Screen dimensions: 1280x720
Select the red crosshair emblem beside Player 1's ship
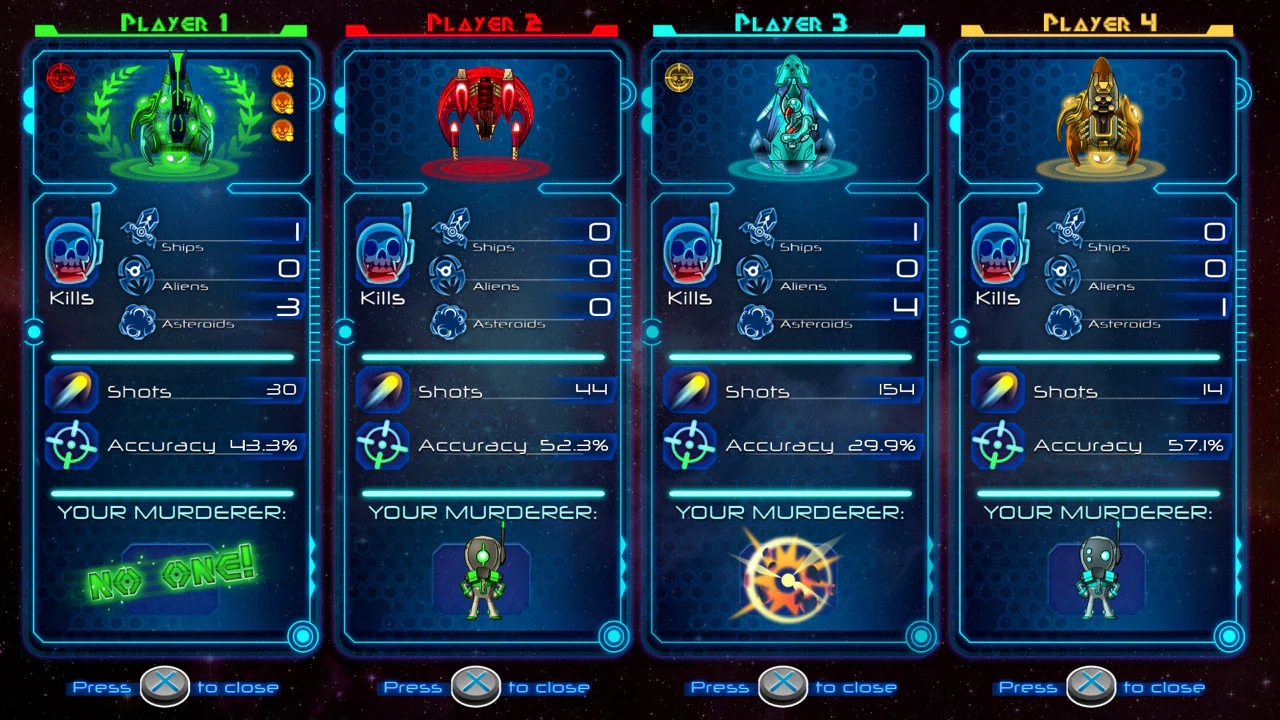pos(62,76)
